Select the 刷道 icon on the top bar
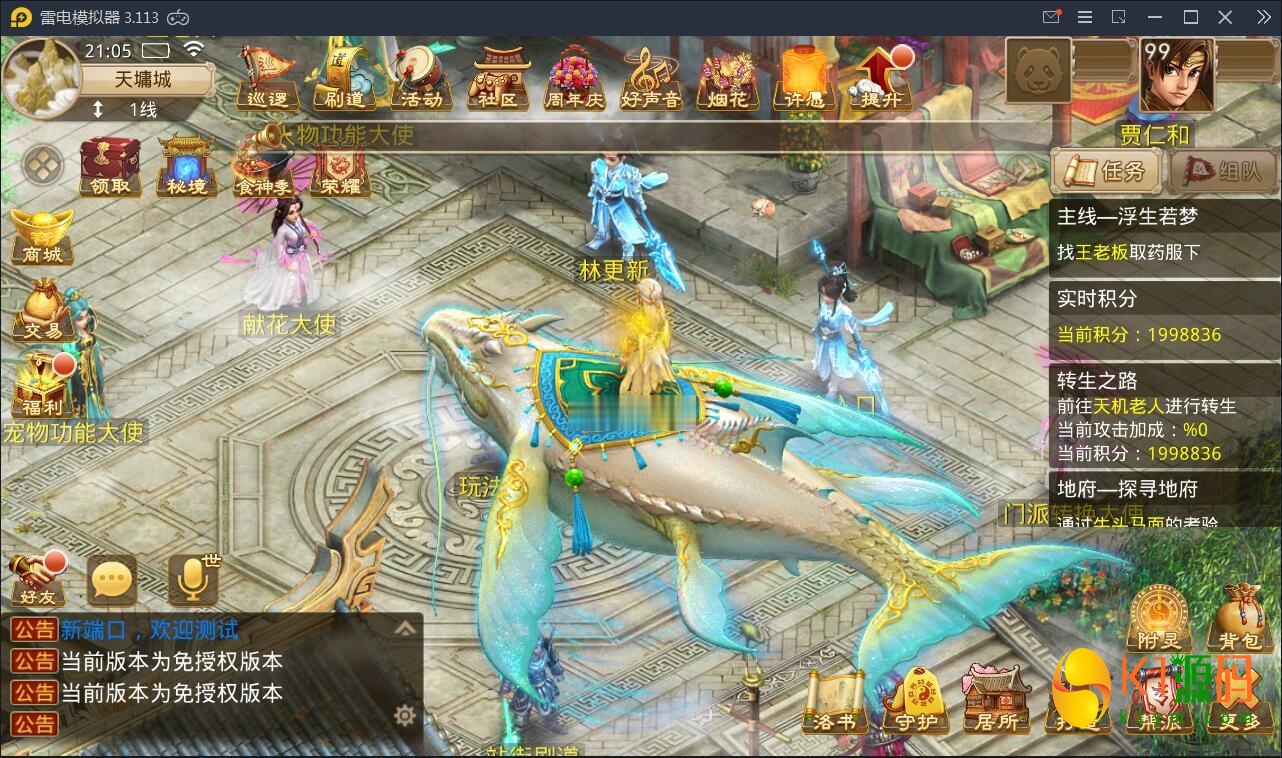 (342, 80)
